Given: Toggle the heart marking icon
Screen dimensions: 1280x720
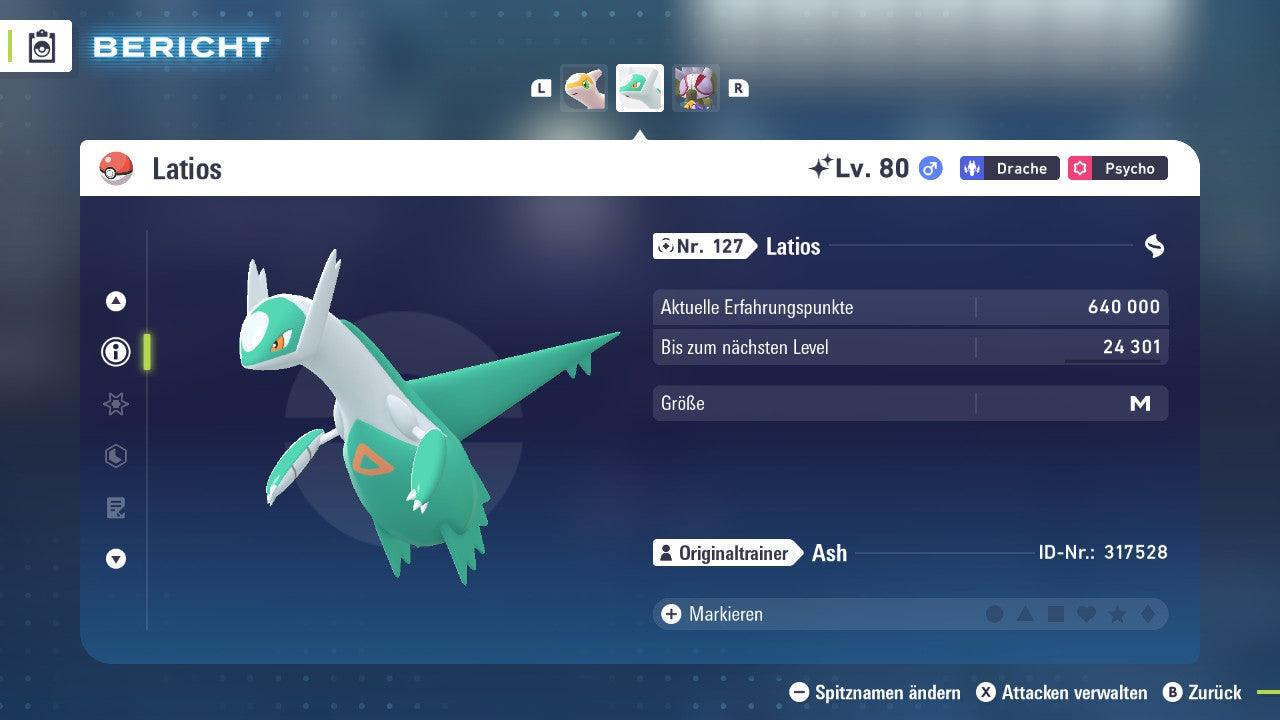Looking at the screenshot, I should [x=1087, y=614].
